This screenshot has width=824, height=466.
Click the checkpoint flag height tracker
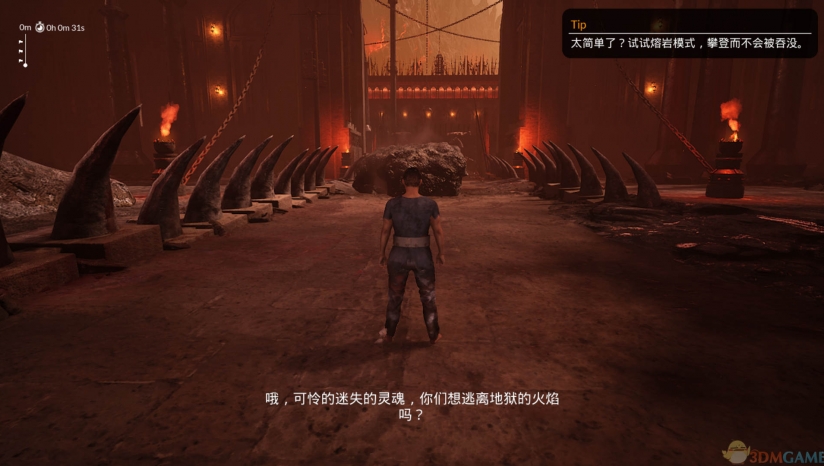[24, 51]
